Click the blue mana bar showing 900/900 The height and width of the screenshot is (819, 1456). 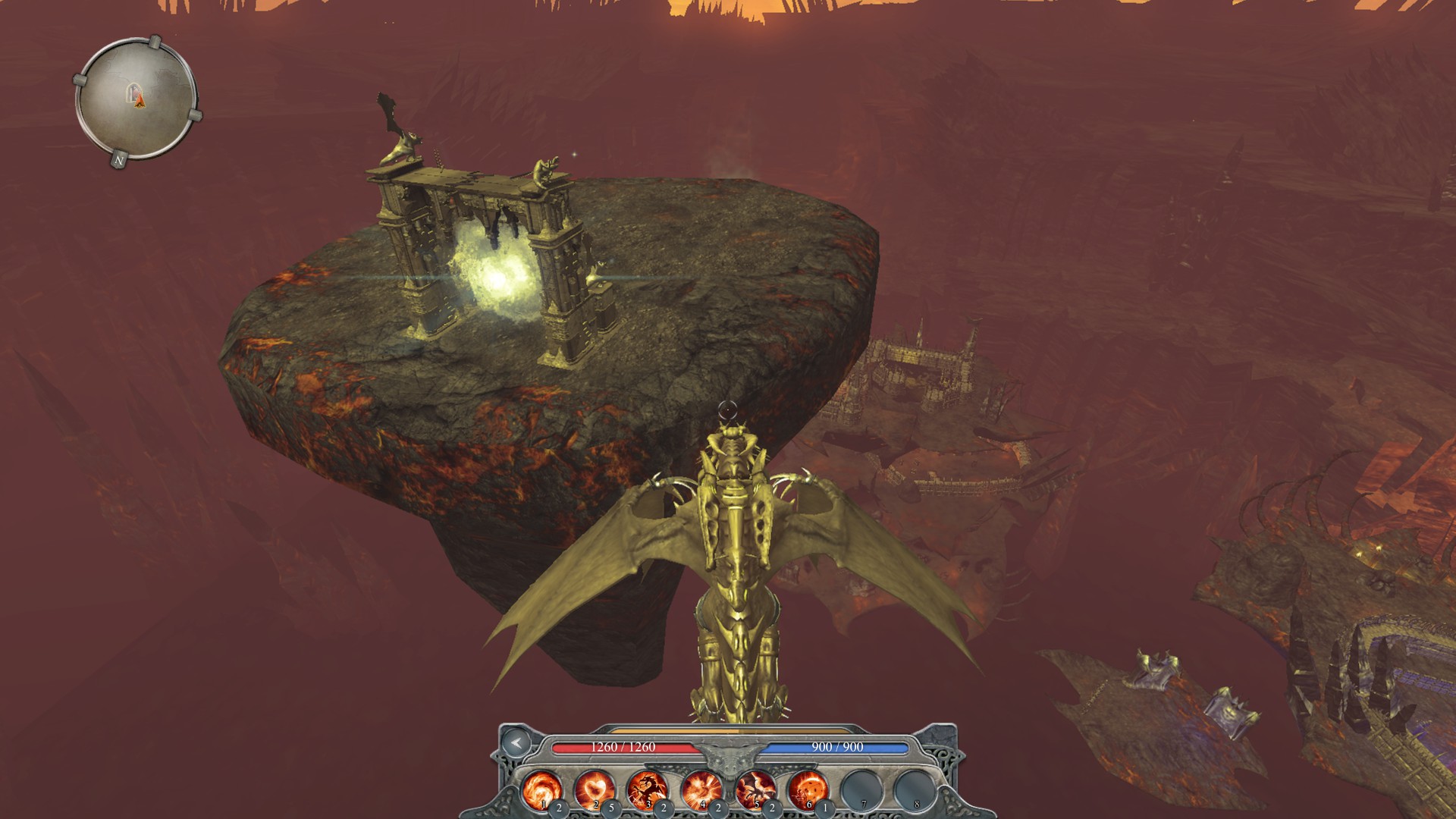pyautogui.click(x=836, y=747)
